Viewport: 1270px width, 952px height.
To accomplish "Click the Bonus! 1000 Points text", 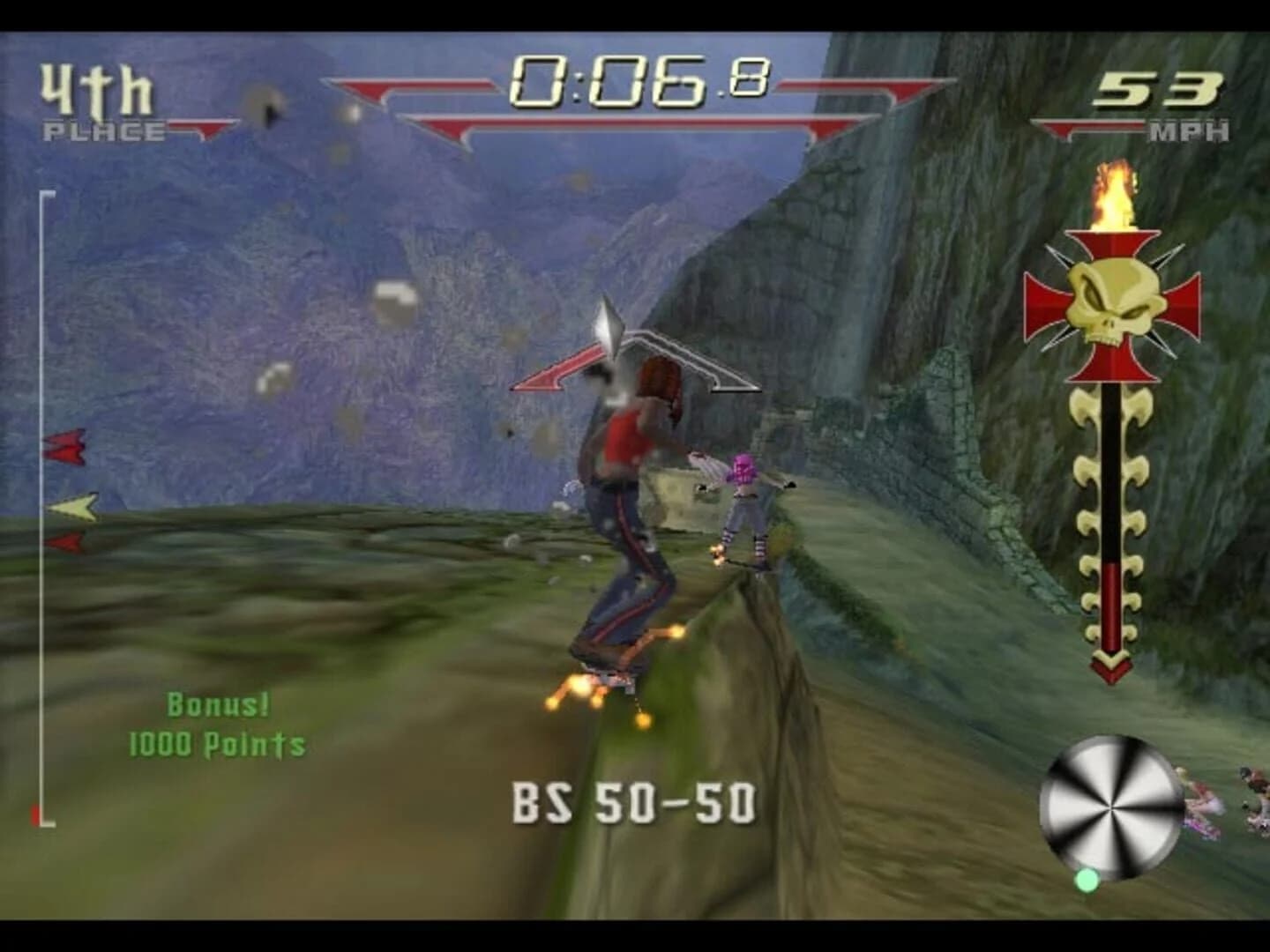I will click(x=216, y=723).
